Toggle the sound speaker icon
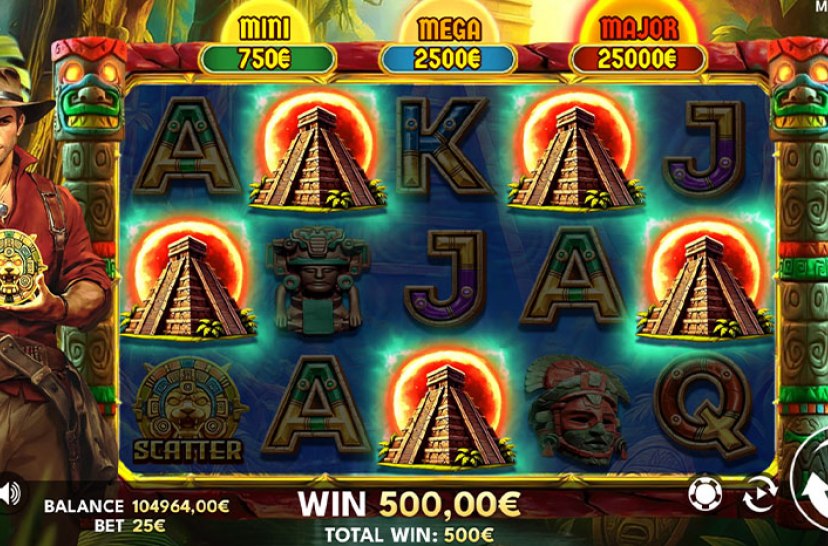Viewport: 828px width, 546px height. coord(9,492)
